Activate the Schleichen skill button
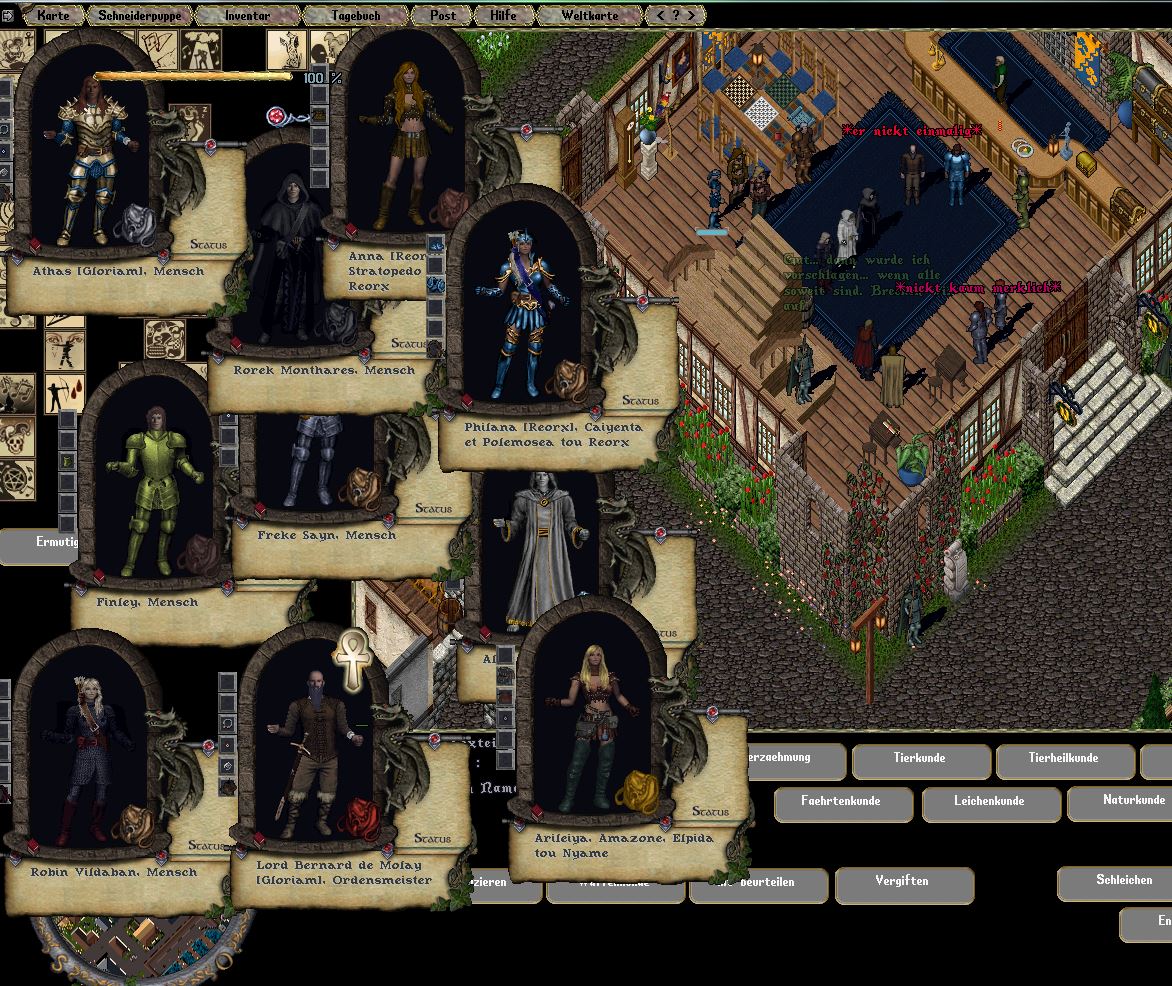The width and height of the screenshot is (1172, 986). coord(1124,881)
